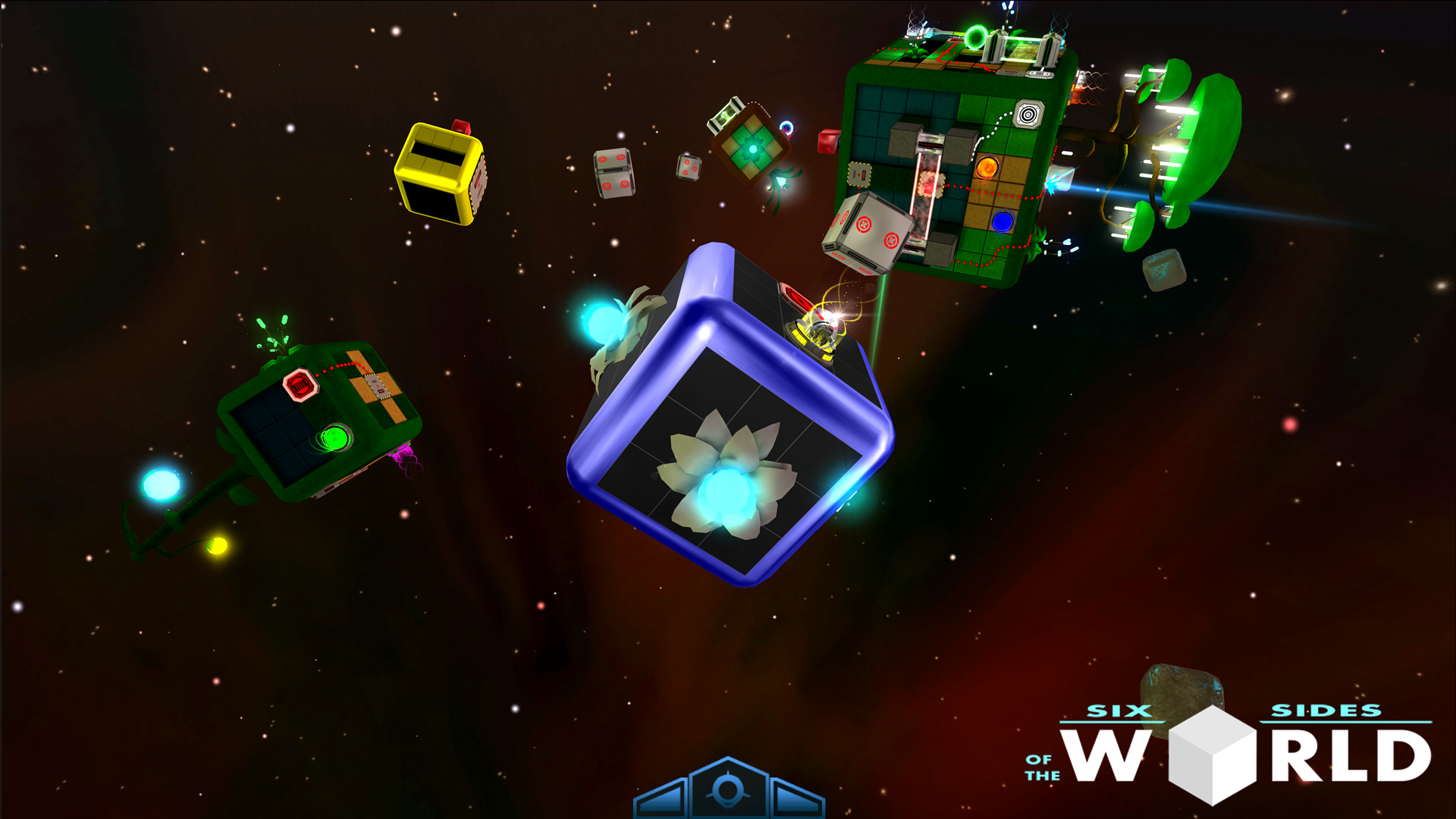The height and width of the screenshot is (819, 1456).
Task: Click the yellow energy turret on the purple cube
Action: [819, 334]
